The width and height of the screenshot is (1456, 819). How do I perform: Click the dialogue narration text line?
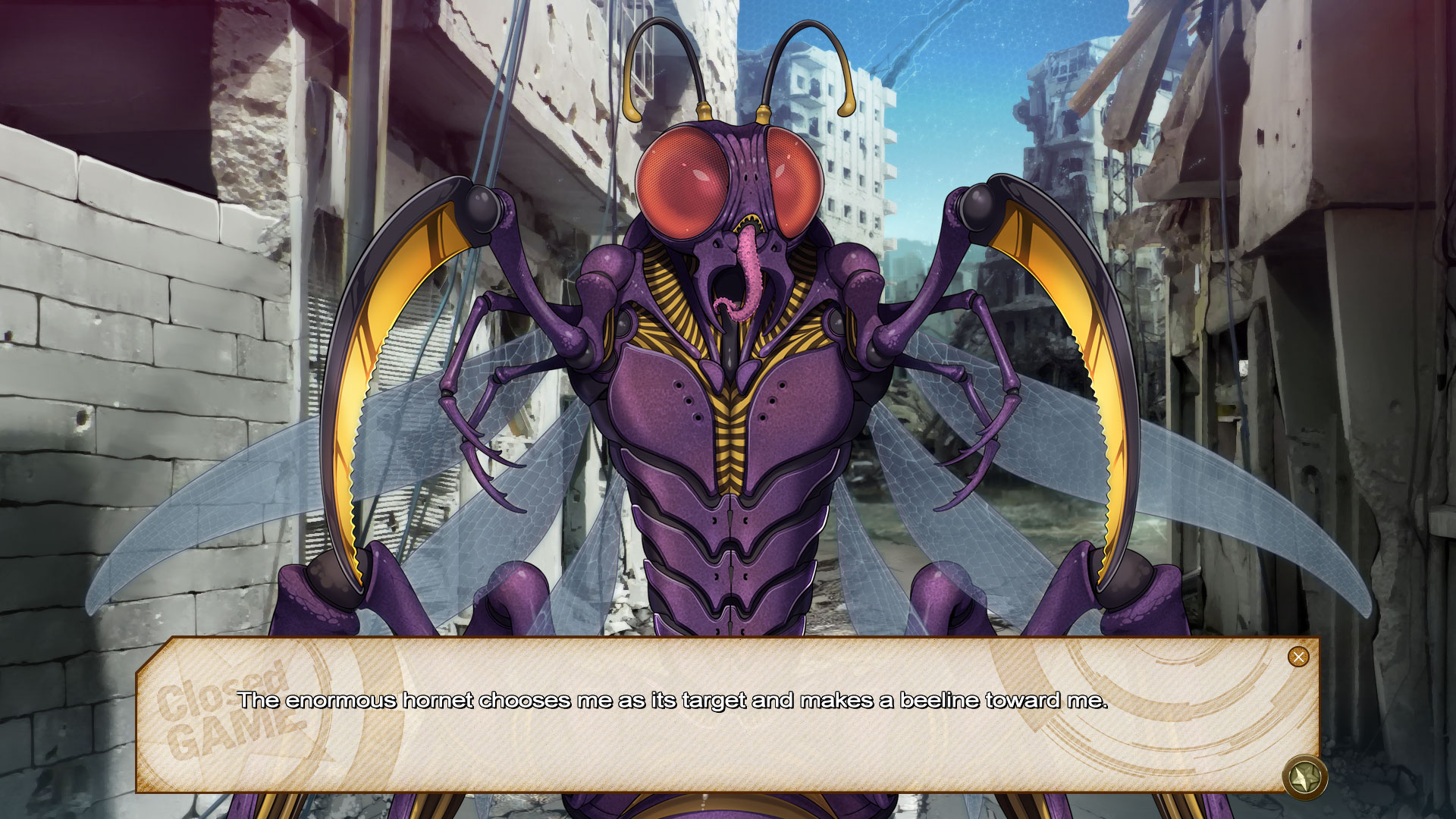click(673, 701)
